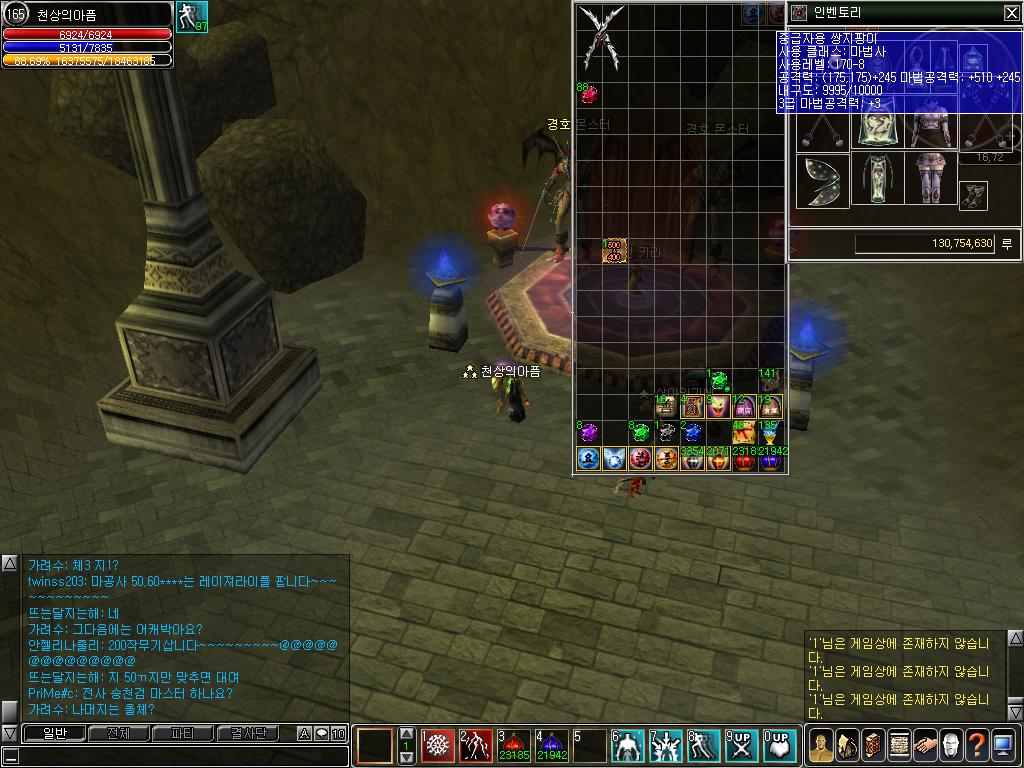Select the treasure map stack of 48

pyautogui.click(x=743, y=433)
